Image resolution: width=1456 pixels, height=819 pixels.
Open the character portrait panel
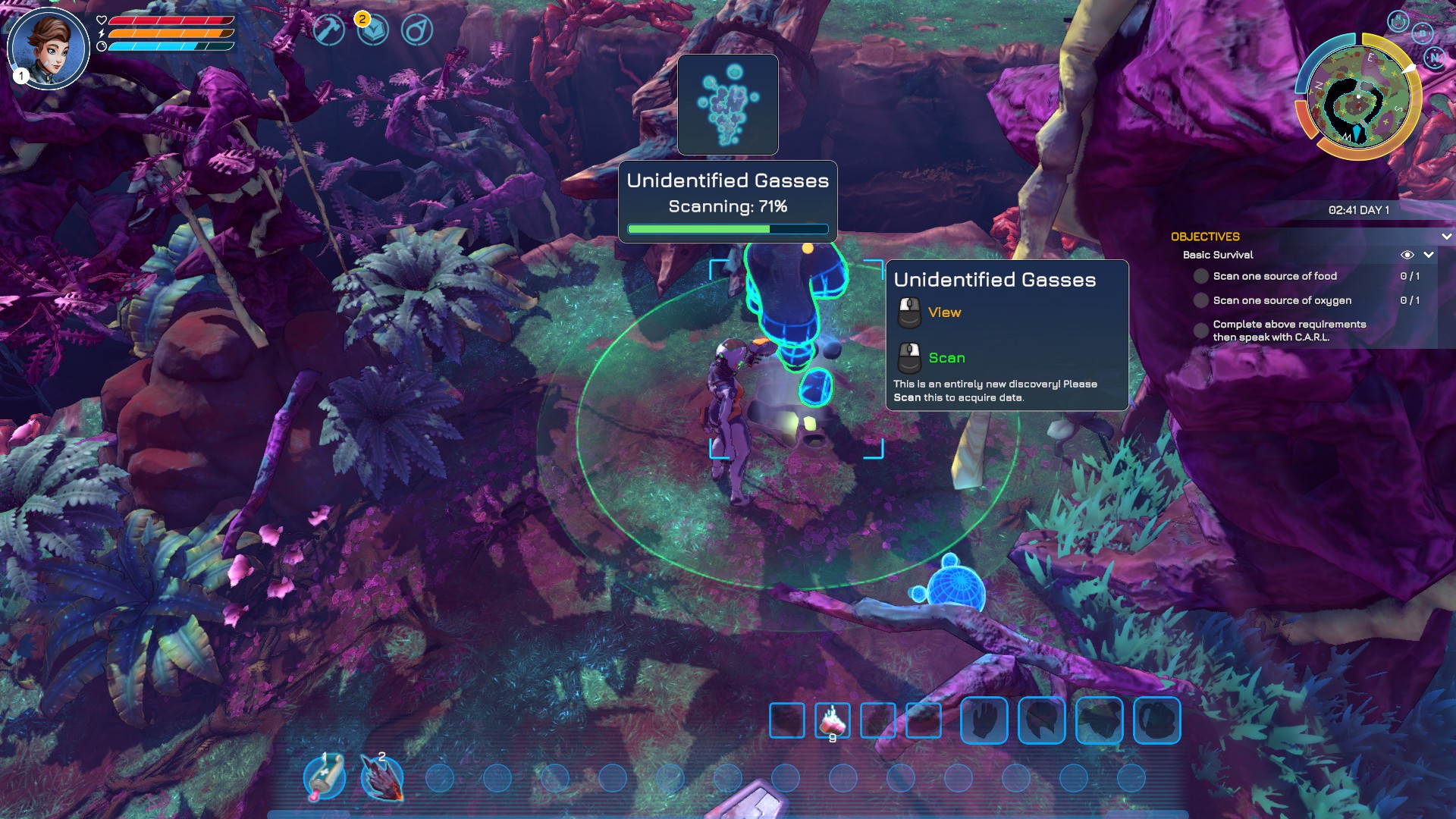49,49
